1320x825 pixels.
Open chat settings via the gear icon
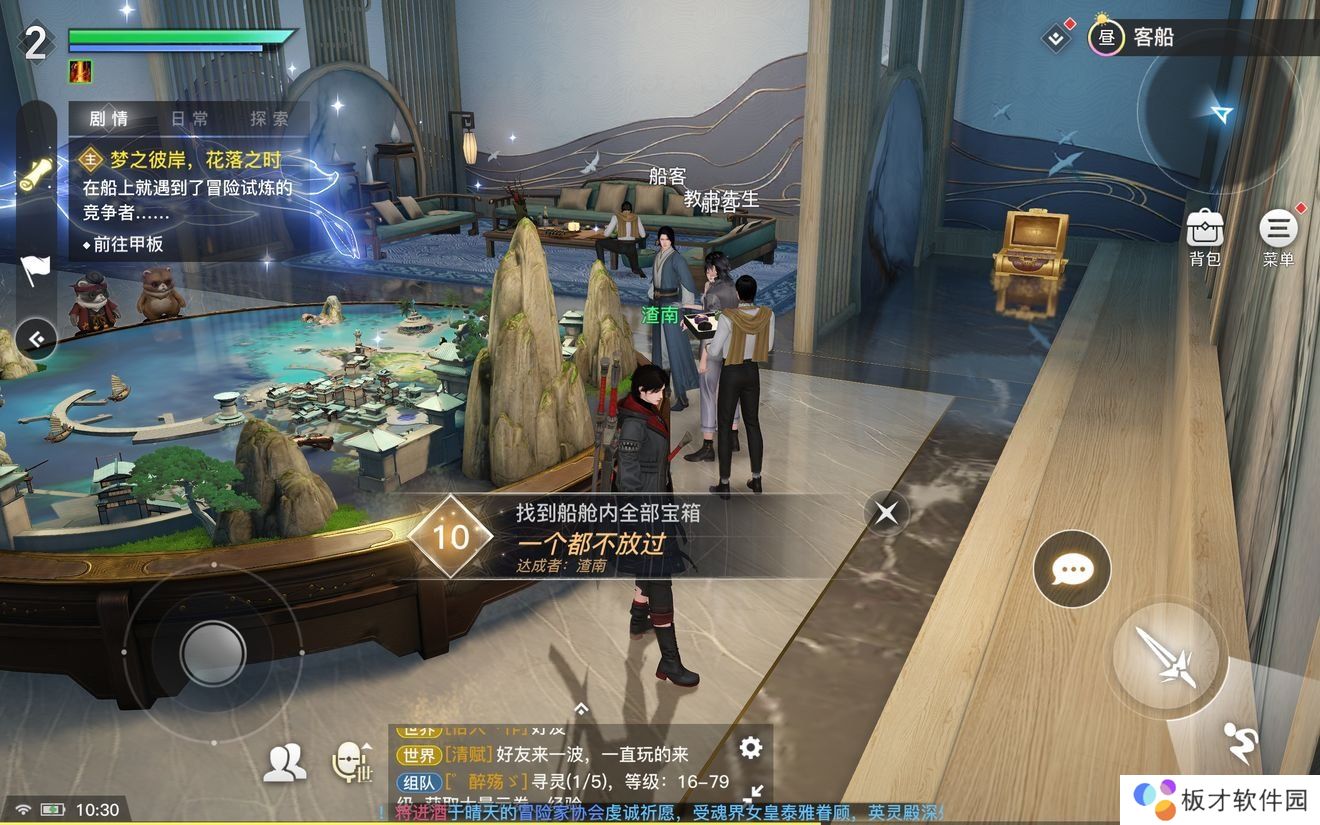(x=749, y=747)
